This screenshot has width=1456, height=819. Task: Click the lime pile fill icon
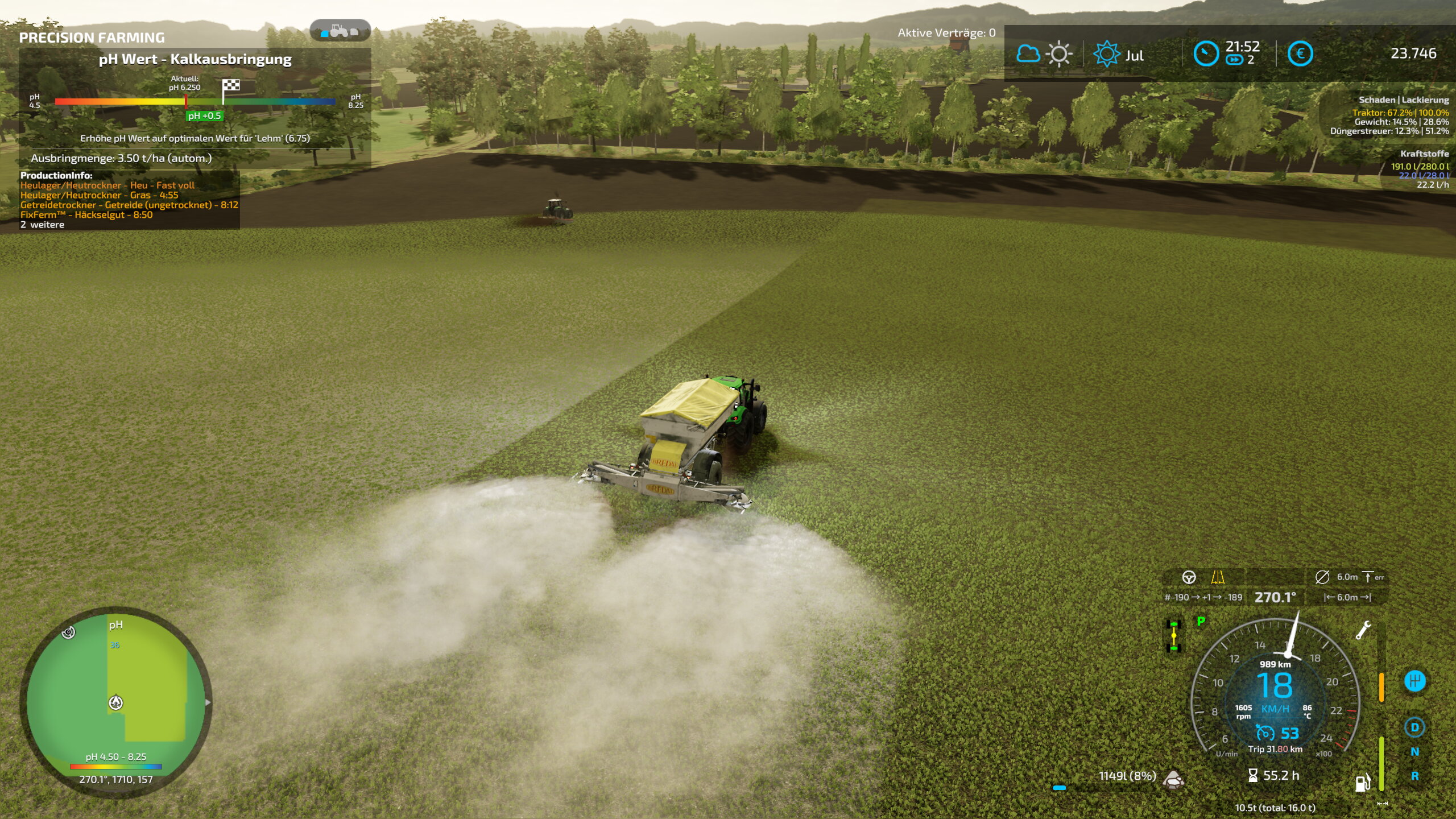point(1173,779)
